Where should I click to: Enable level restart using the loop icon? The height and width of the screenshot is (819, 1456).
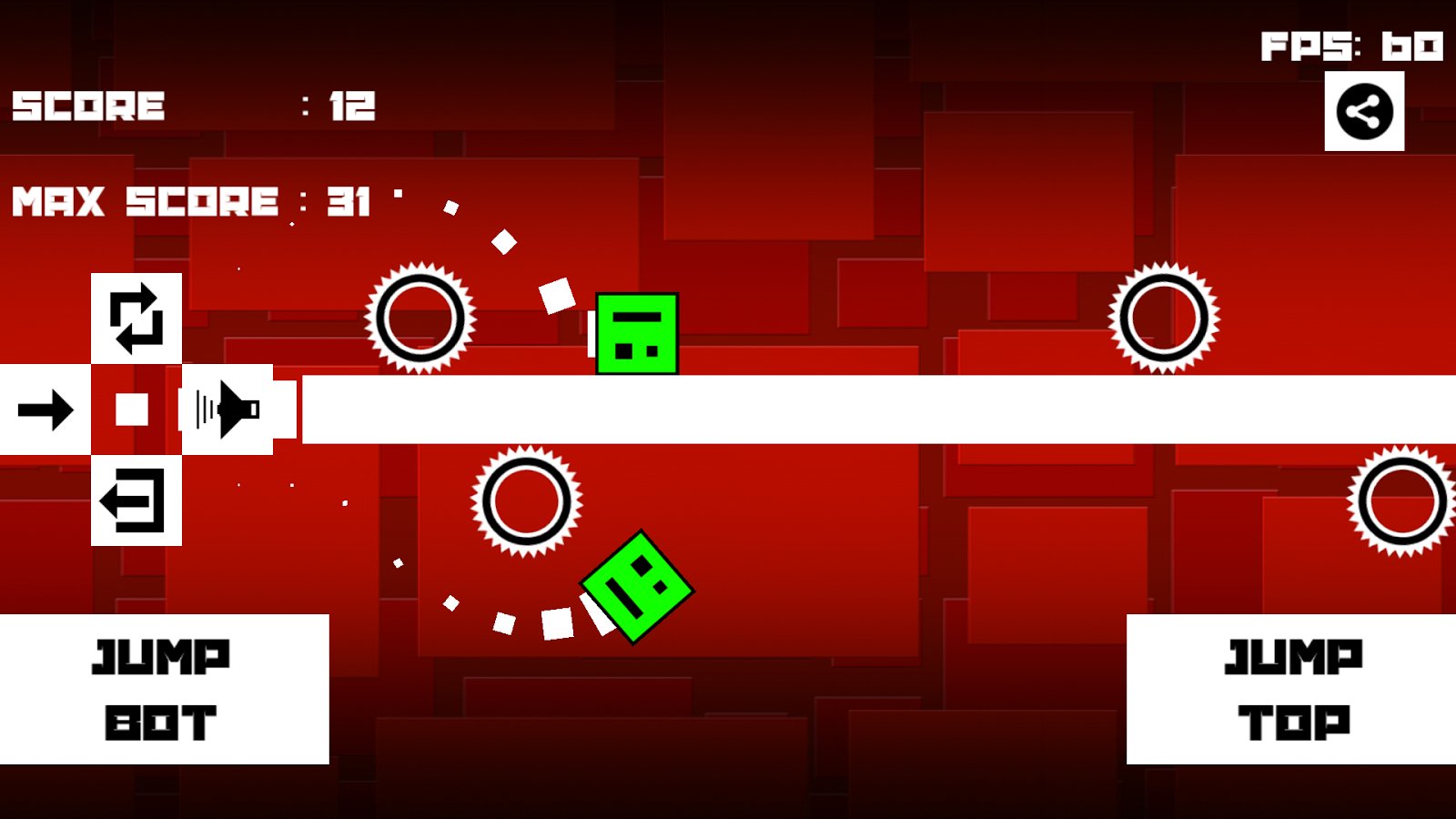pyautogui.click(x=136, y=318)
